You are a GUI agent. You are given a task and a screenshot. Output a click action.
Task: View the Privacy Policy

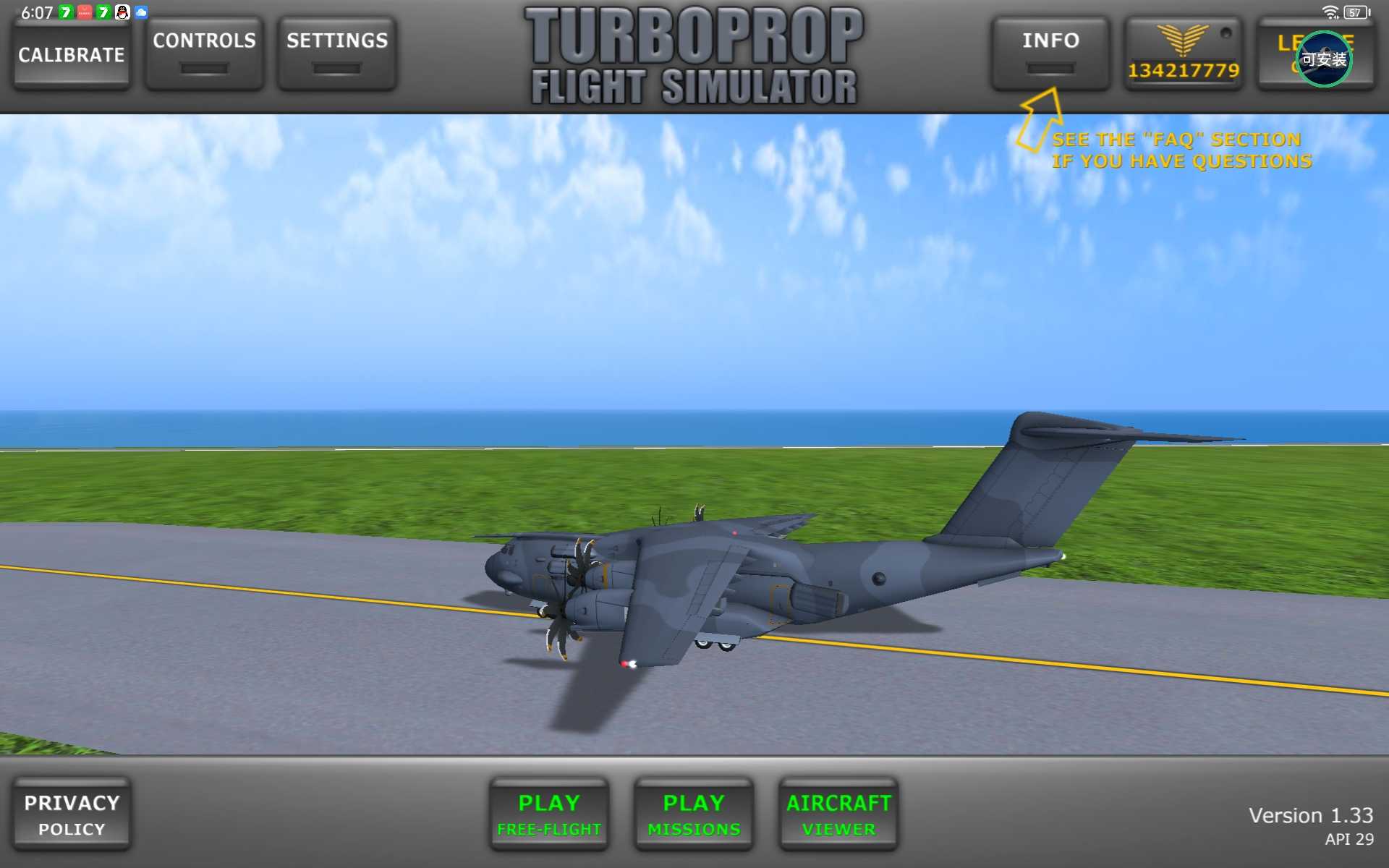[x=72, y=814]
